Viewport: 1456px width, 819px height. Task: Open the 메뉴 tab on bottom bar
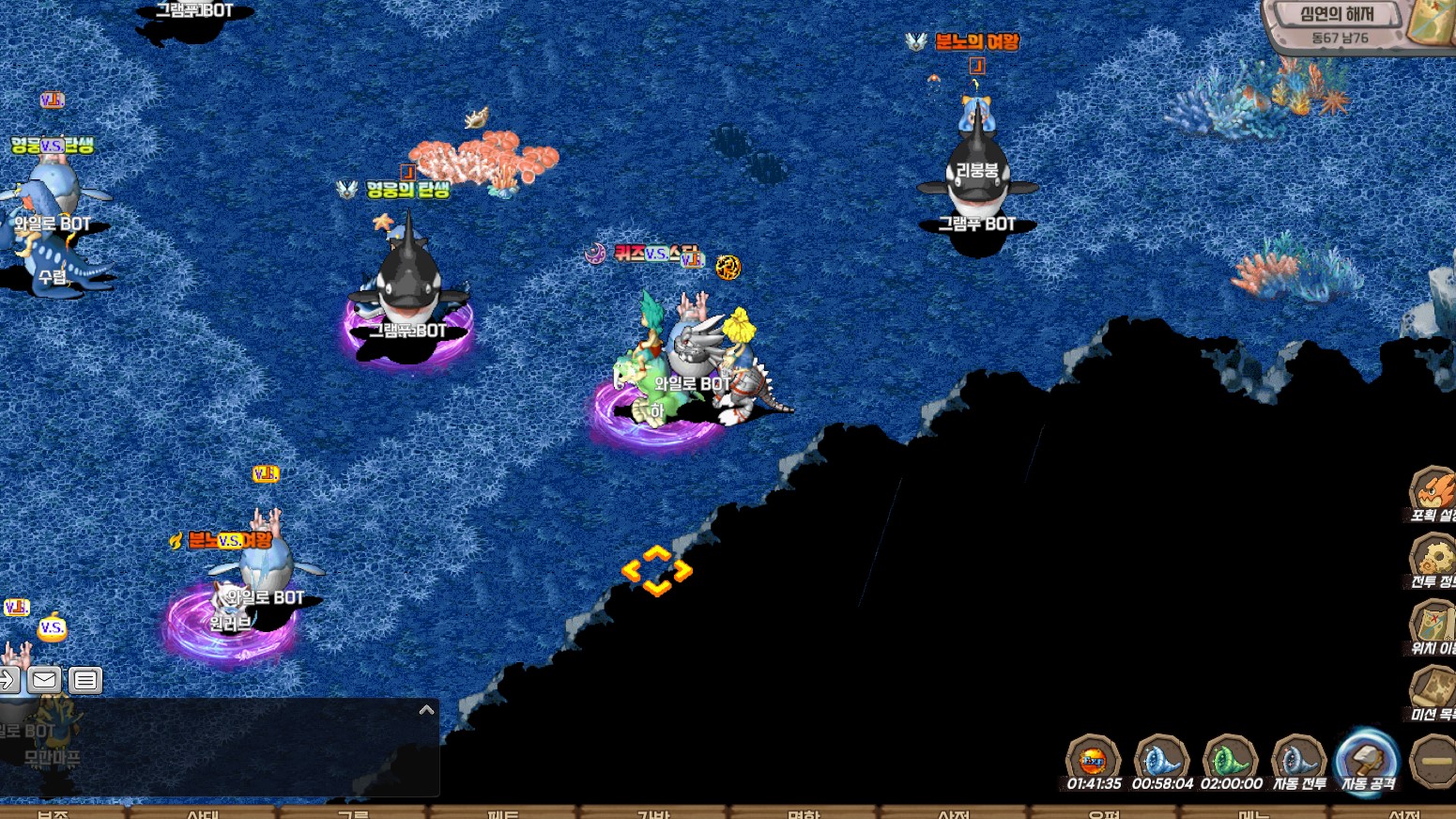(1254, 813)
